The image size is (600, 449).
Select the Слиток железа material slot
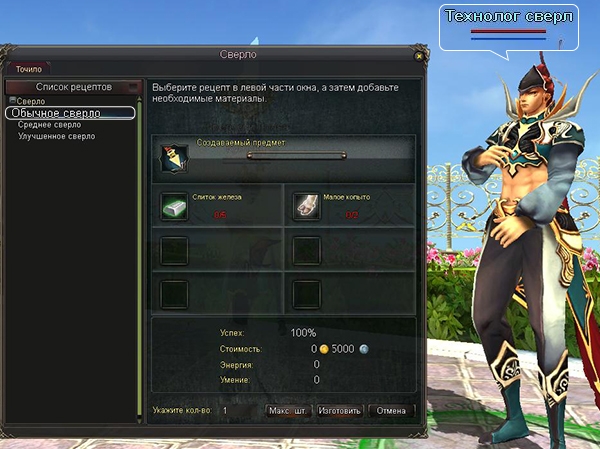click(x=175, y=205)
